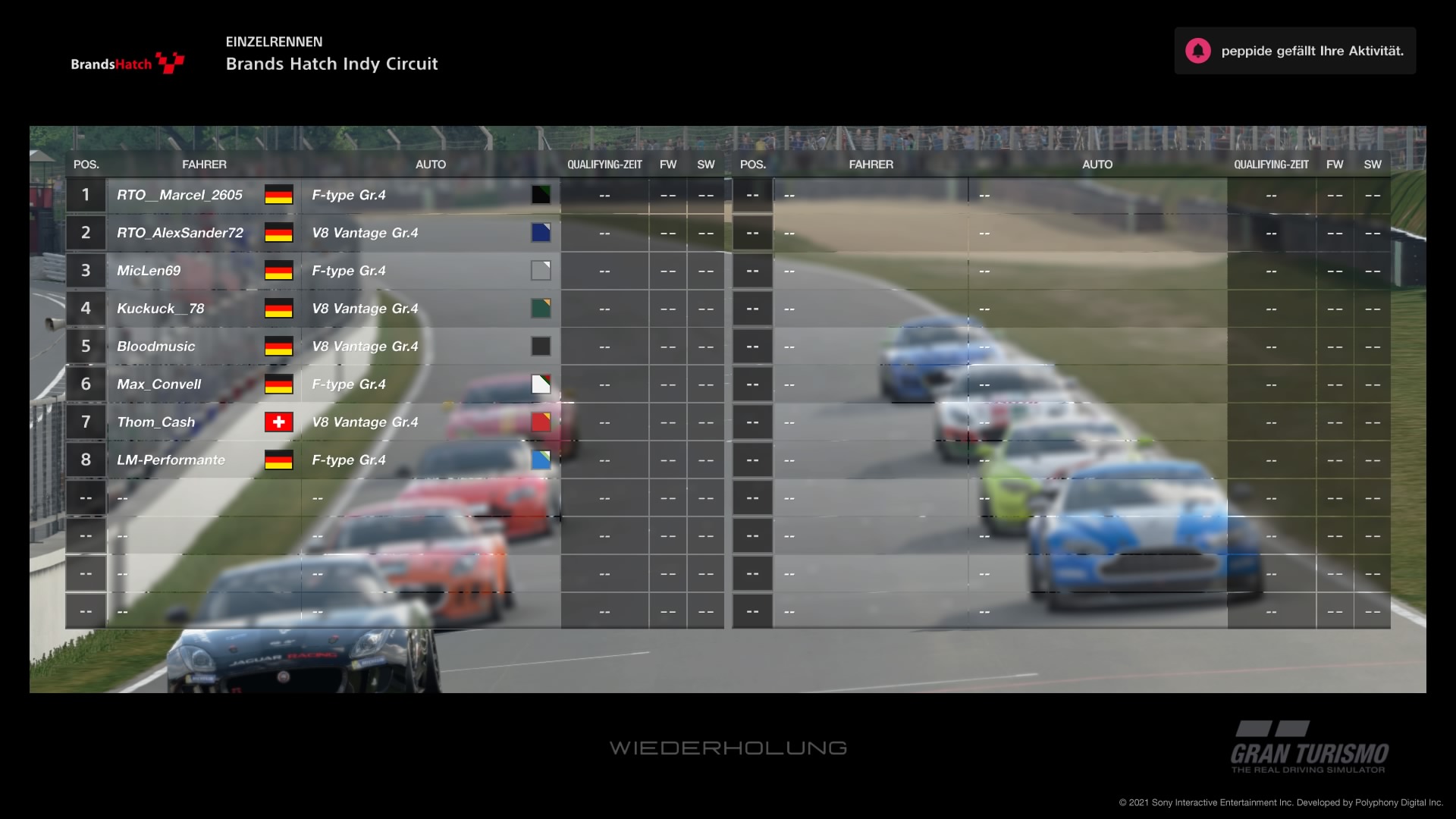Viewport: 1456px width, 819px height.
Task: Select driver row RTO__Marcel_2605
Action: coord(180,195)
